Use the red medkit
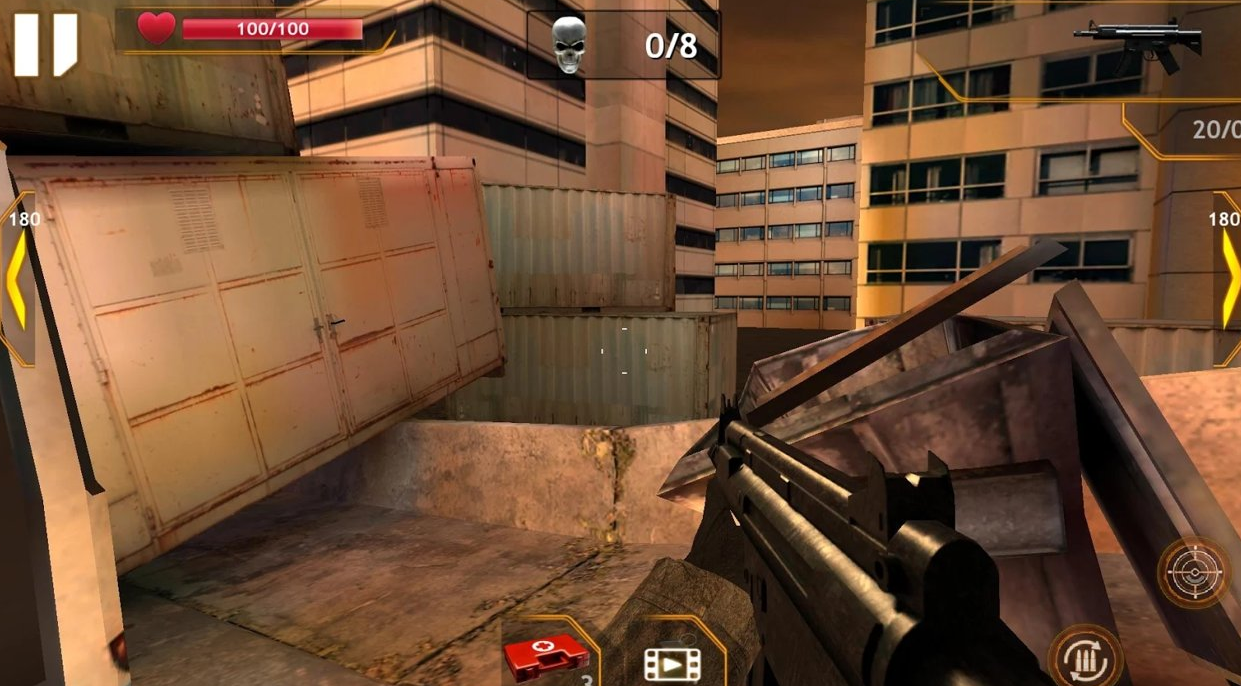 coord(546,656)
